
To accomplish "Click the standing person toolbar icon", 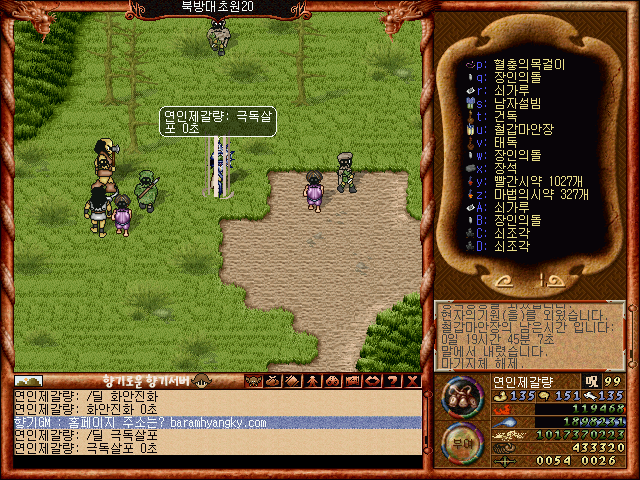I will tap(310, 380).
